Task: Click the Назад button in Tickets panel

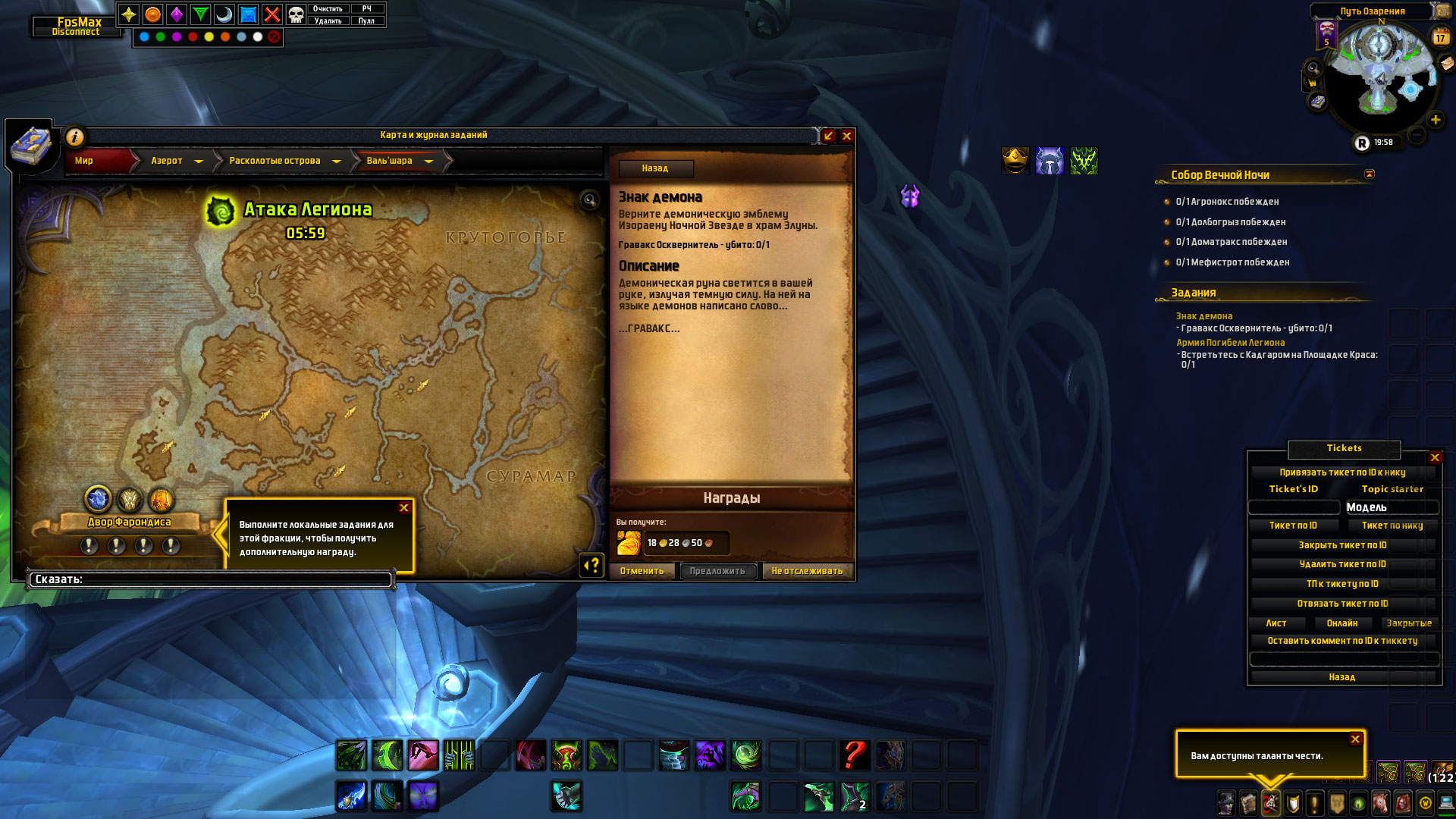Action: tap(1342, 677)
